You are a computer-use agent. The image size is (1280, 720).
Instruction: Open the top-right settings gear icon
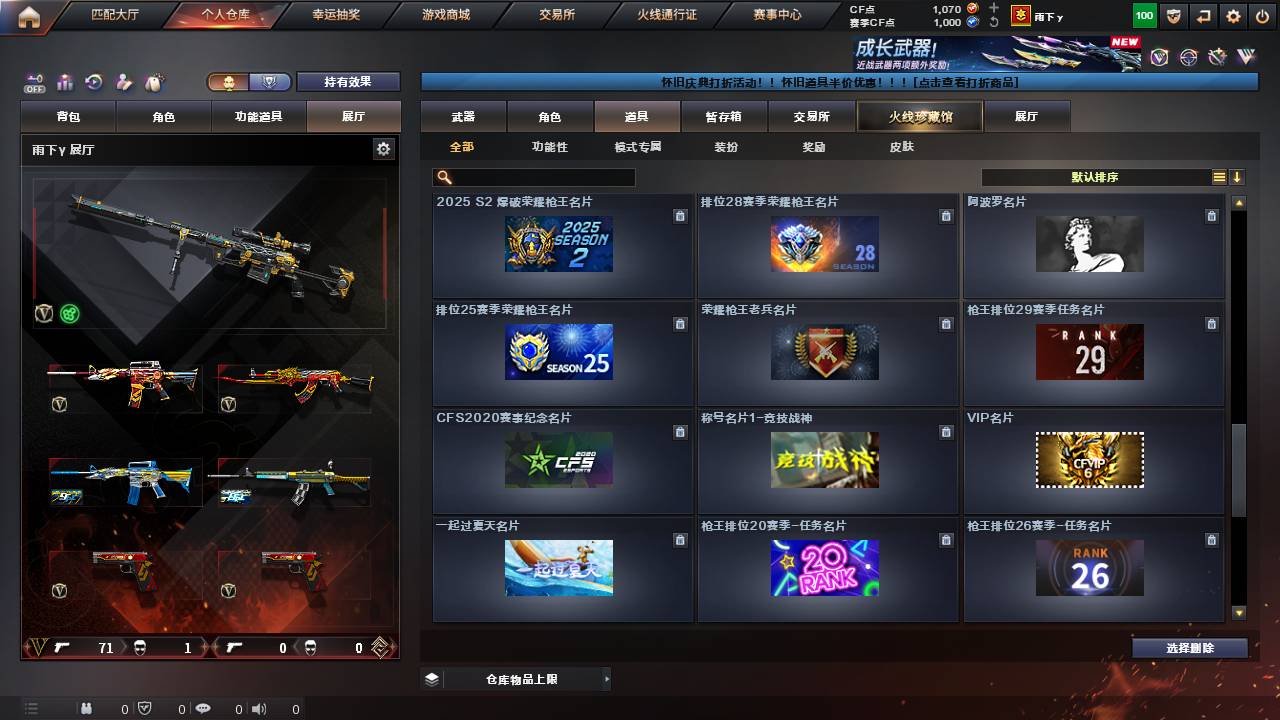1232,15
